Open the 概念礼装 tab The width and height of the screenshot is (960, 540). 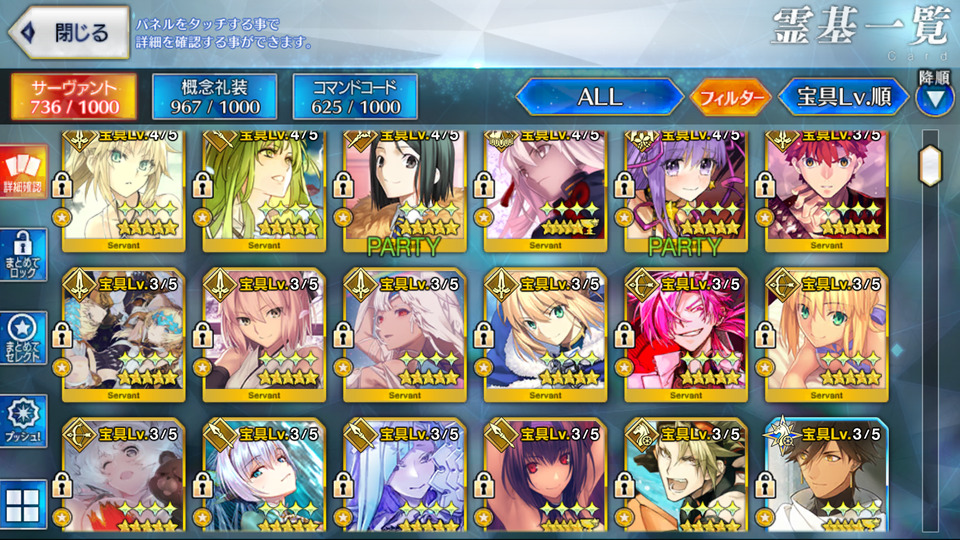click(x=214, y=96)
